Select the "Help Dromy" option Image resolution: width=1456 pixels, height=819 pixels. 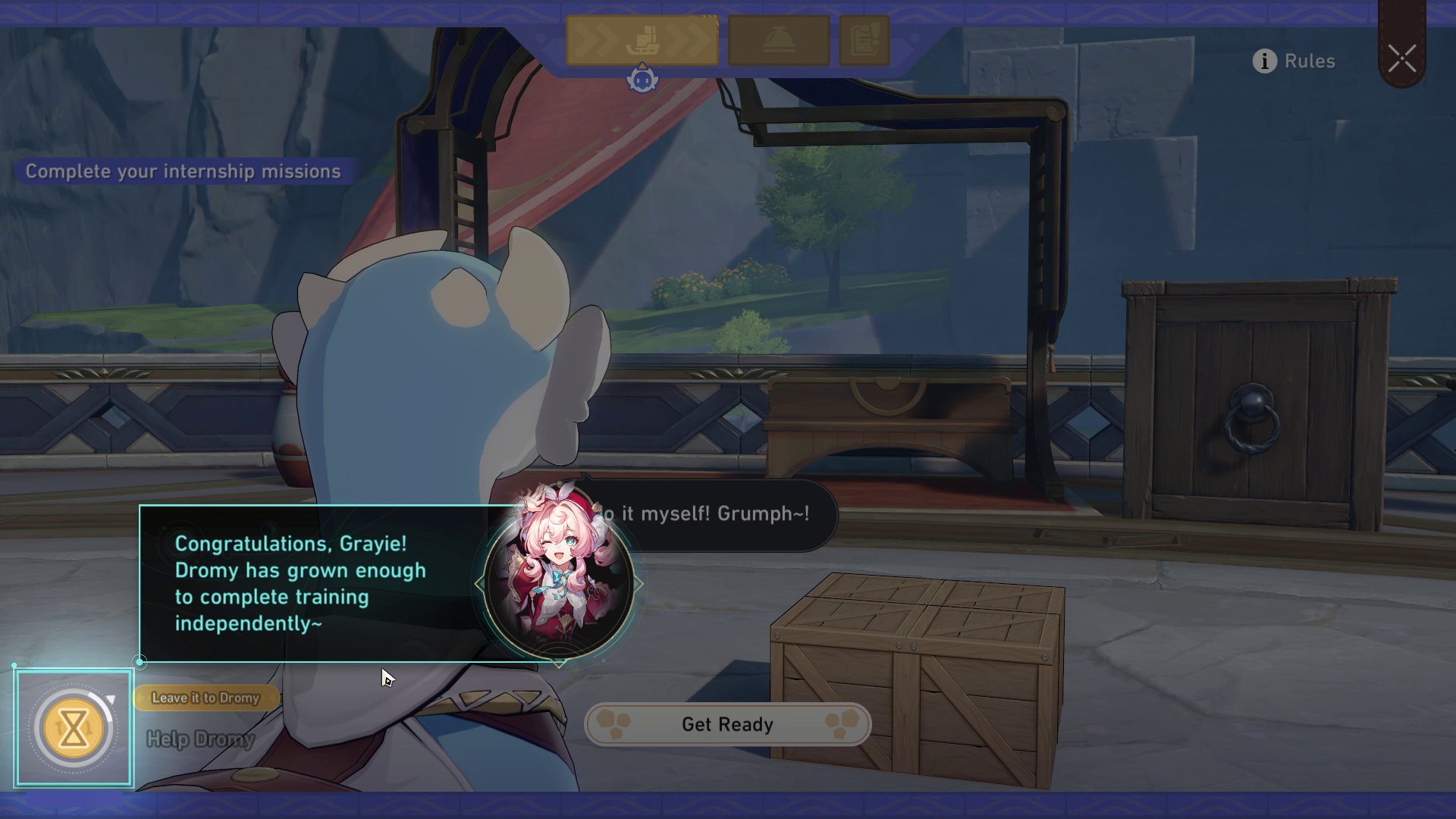coord(199,739)
